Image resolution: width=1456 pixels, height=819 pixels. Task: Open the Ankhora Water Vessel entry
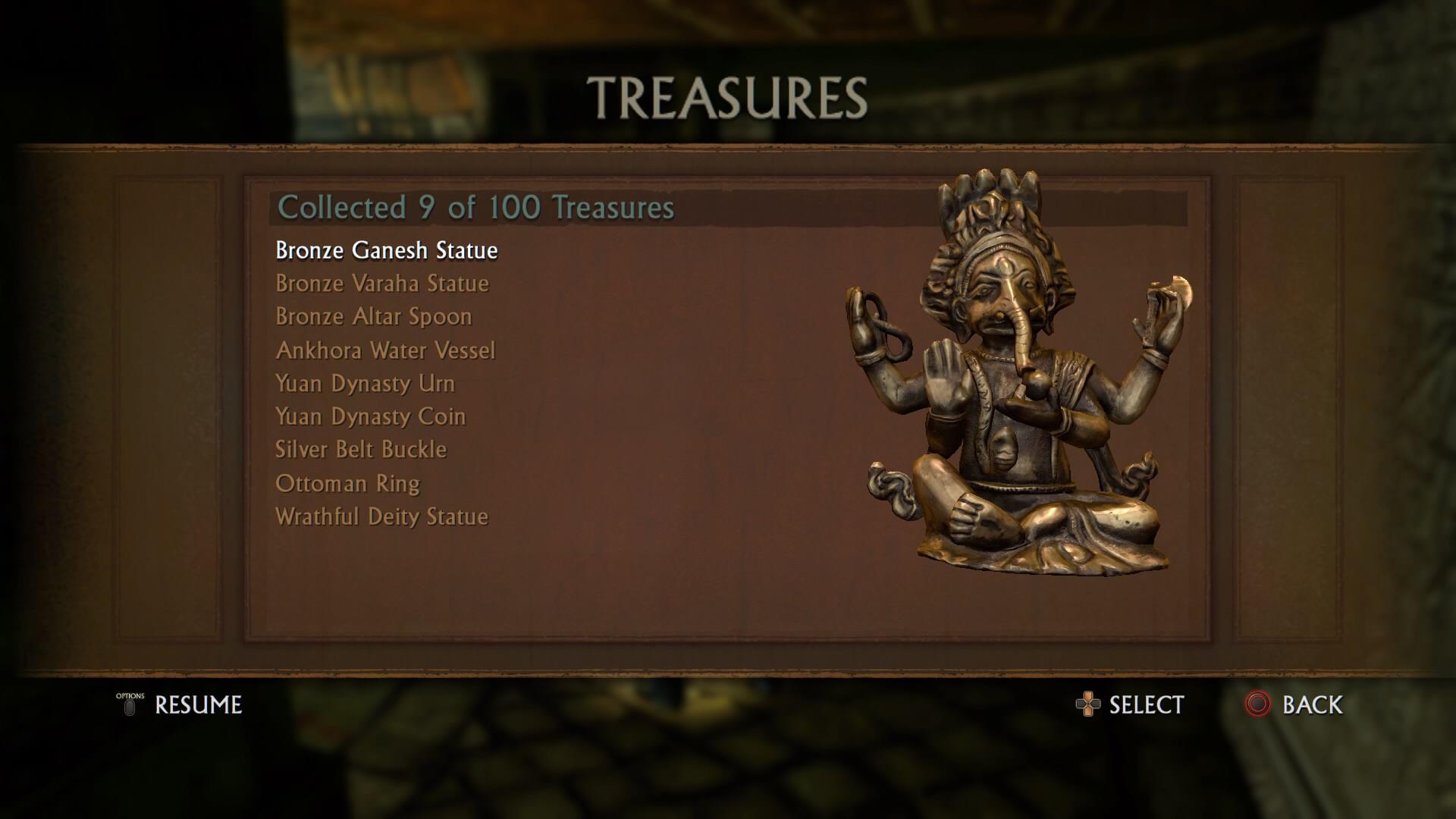coord(384,350)
